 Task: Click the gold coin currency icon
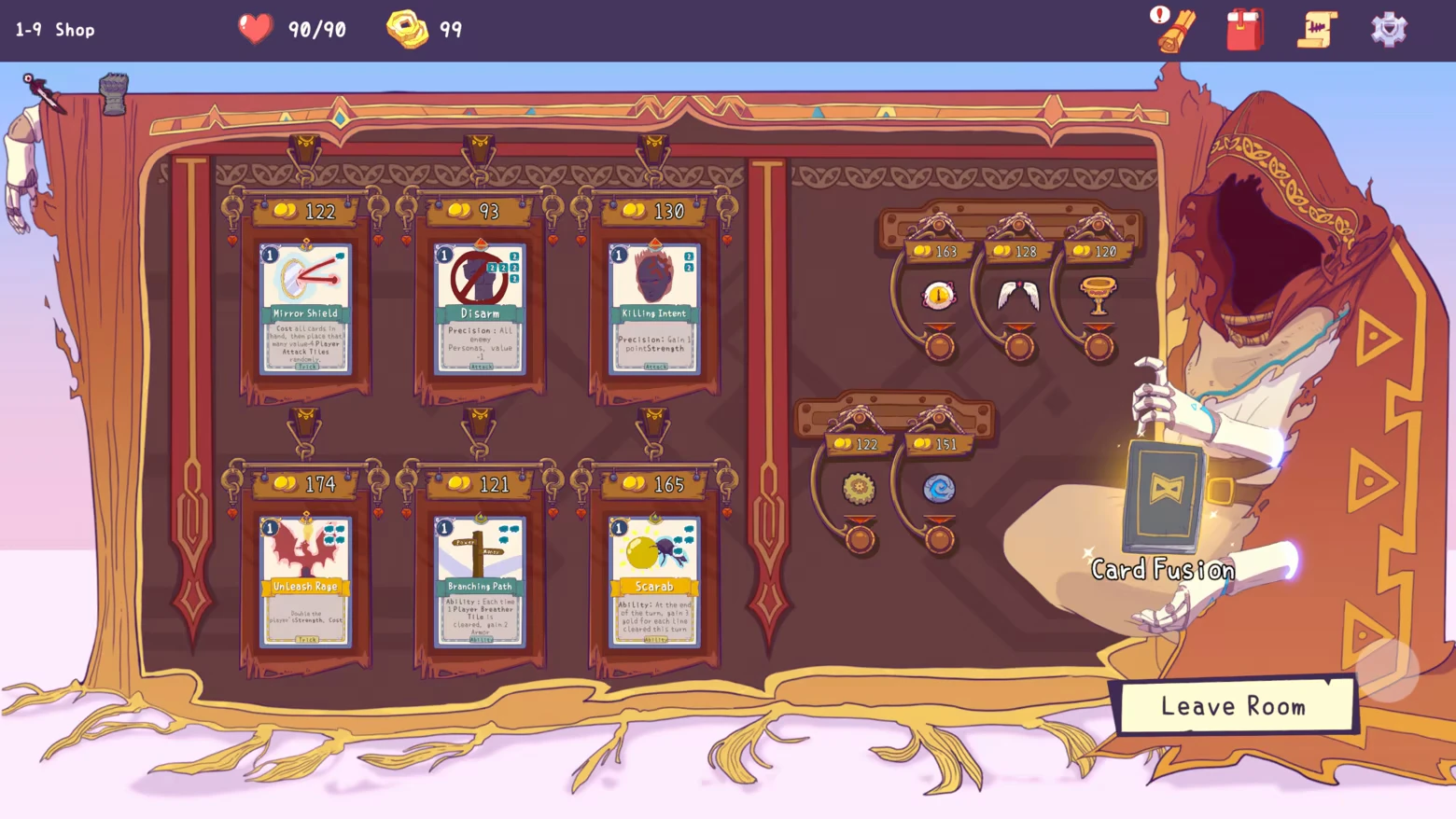pos(407,29)
